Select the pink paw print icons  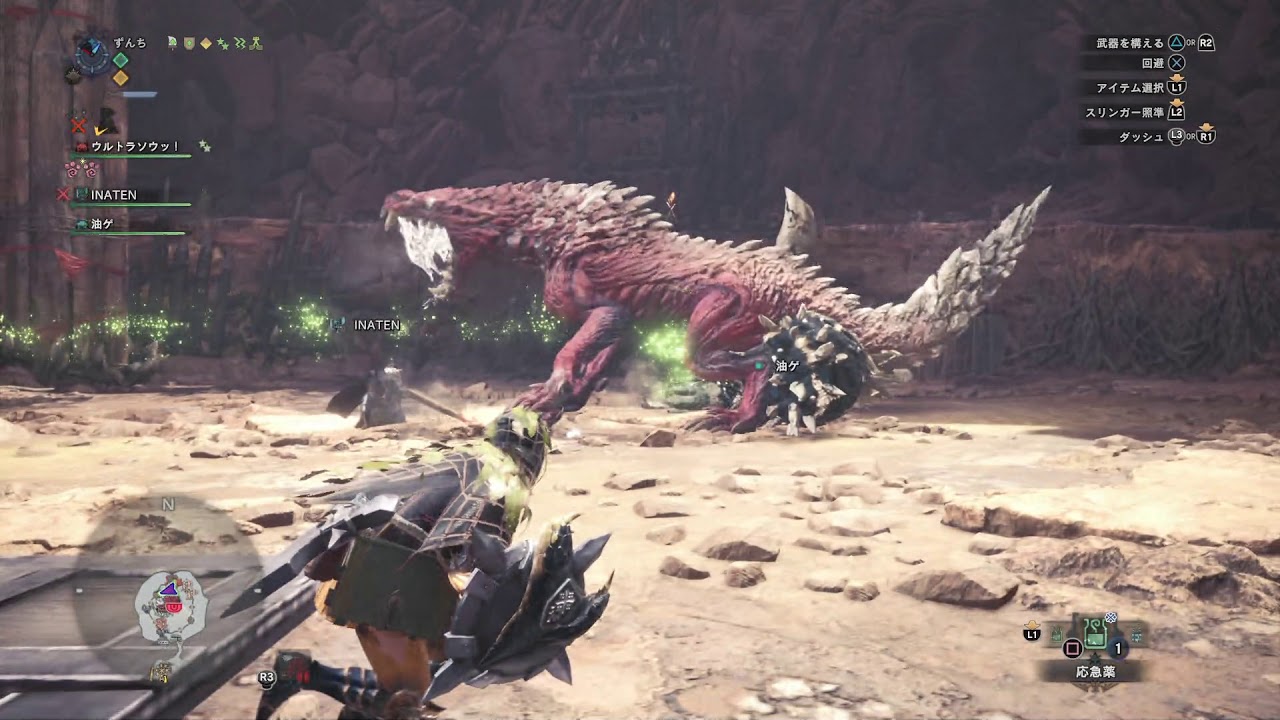tap(80, 170)
